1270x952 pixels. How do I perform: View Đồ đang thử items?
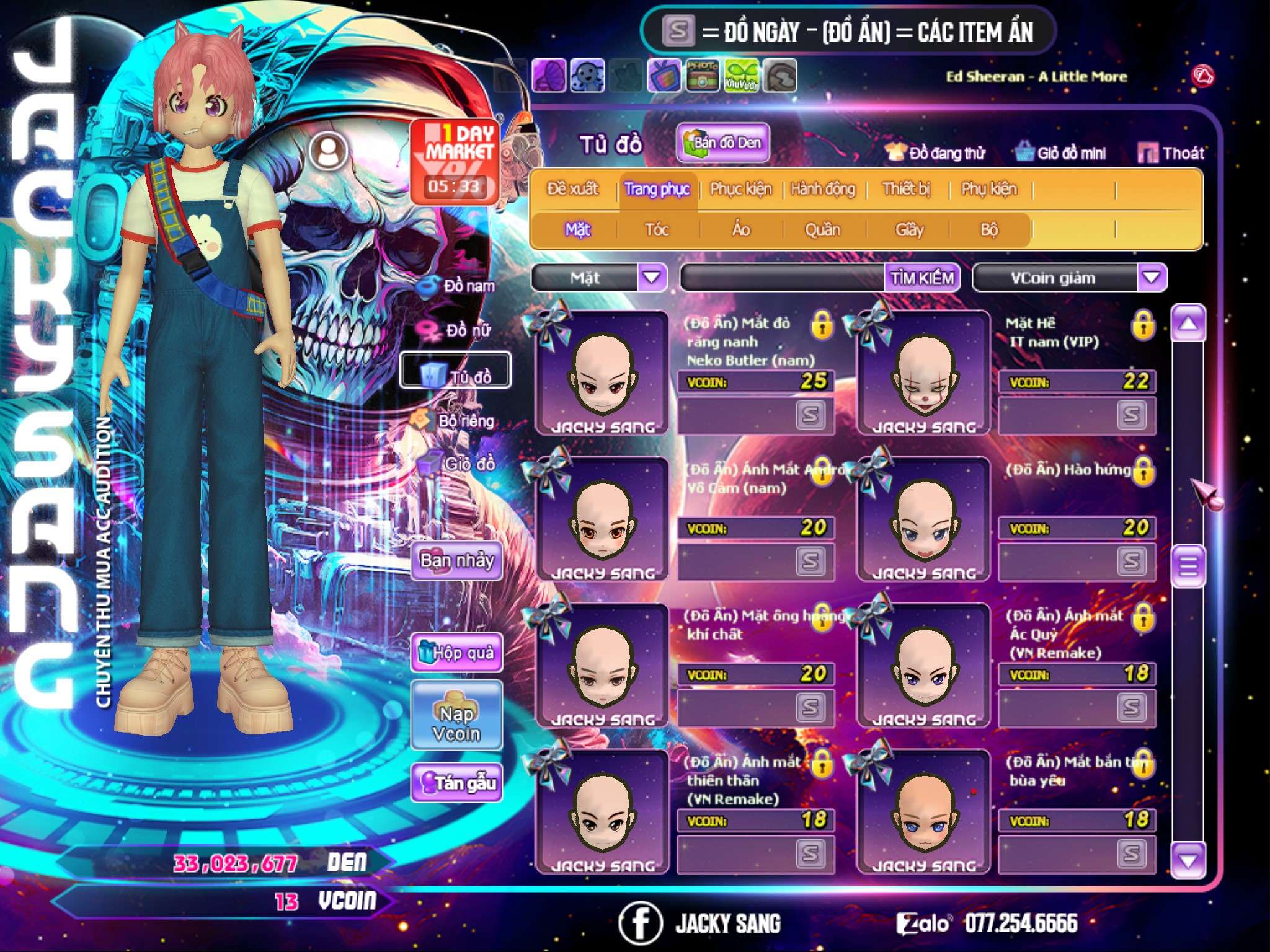[x=936, y=153]
